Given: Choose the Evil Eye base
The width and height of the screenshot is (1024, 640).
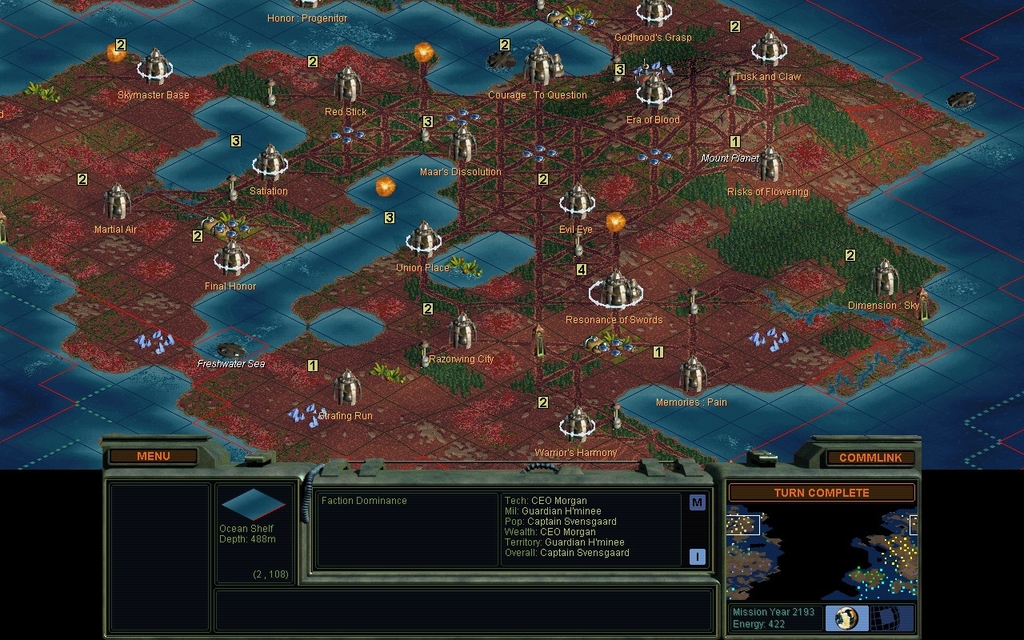Looking at the screenshot, I should click(577, 201).
